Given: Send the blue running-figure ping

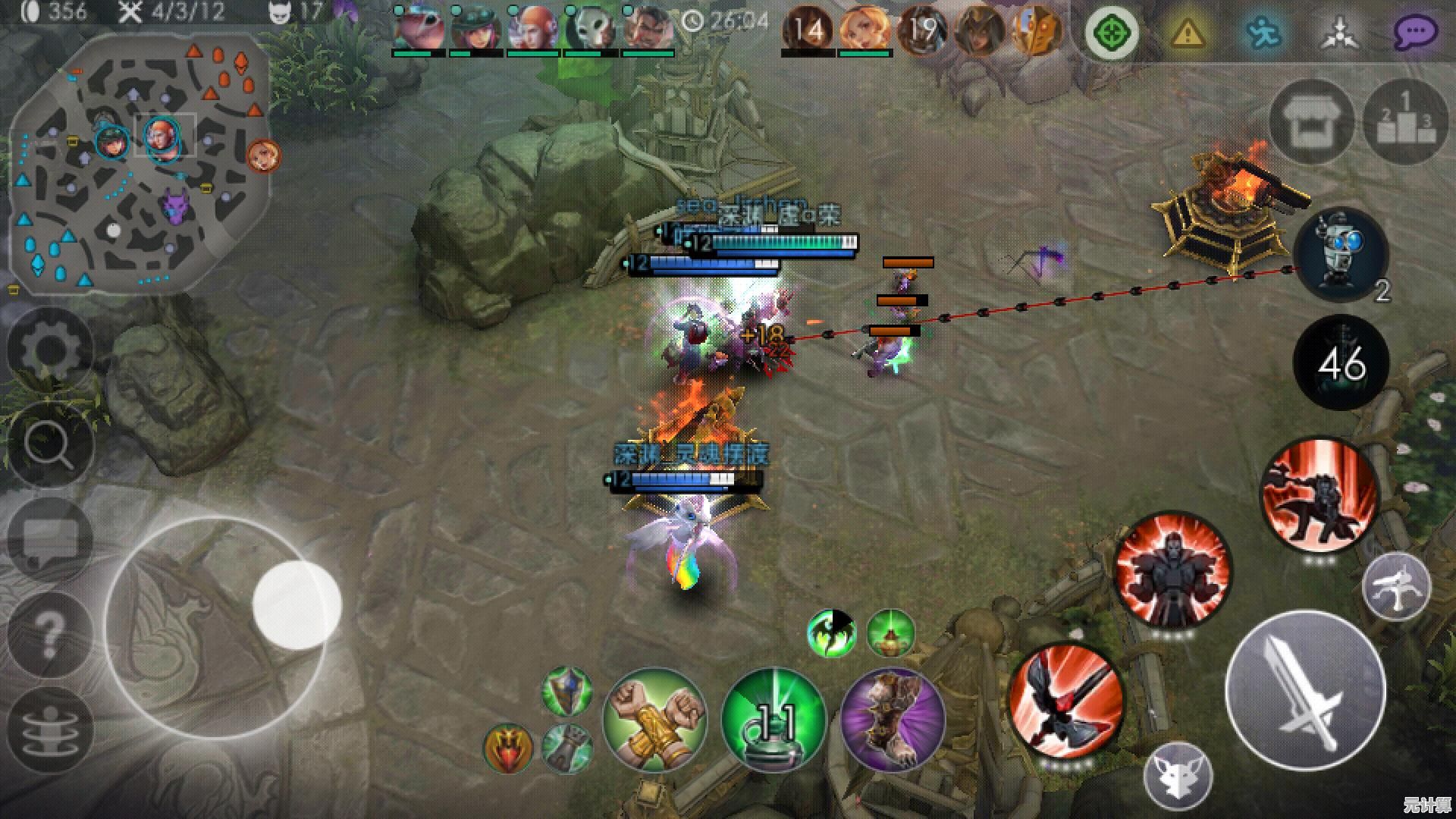Looking at the screenshot, I should click(x=1262, y=33).
